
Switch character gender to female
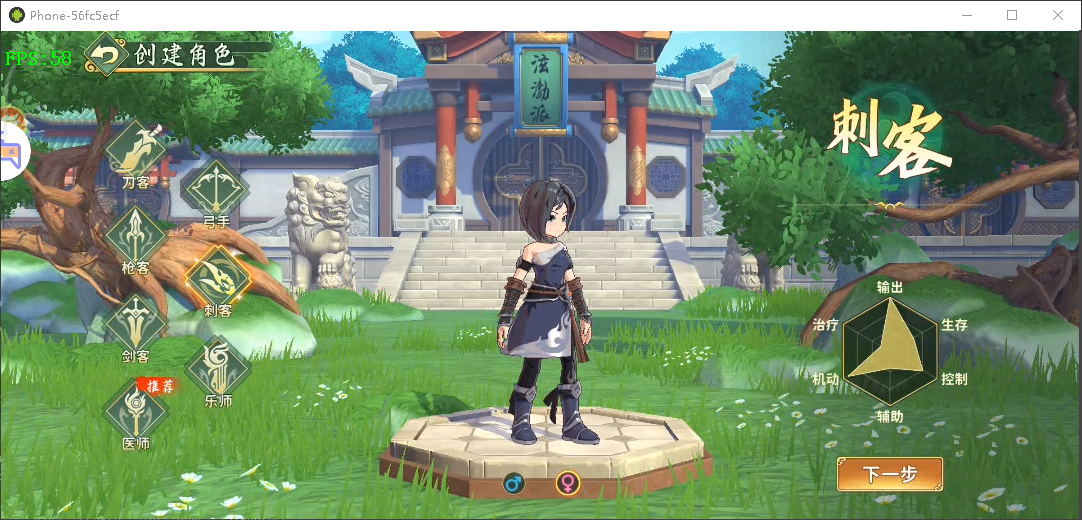point(567,484)
